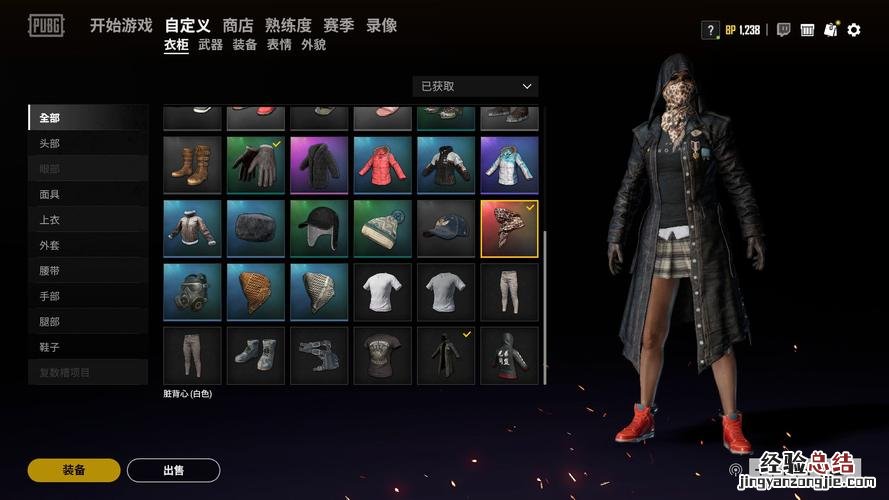Pick the striped pom-pom beanie item

pos(382,229)
